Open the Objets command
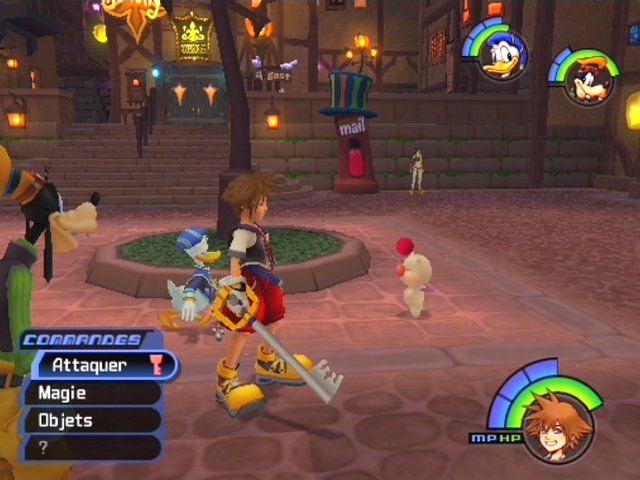This screenshot has height=480, width=640. pyautogui.click(x=92, y=420)
